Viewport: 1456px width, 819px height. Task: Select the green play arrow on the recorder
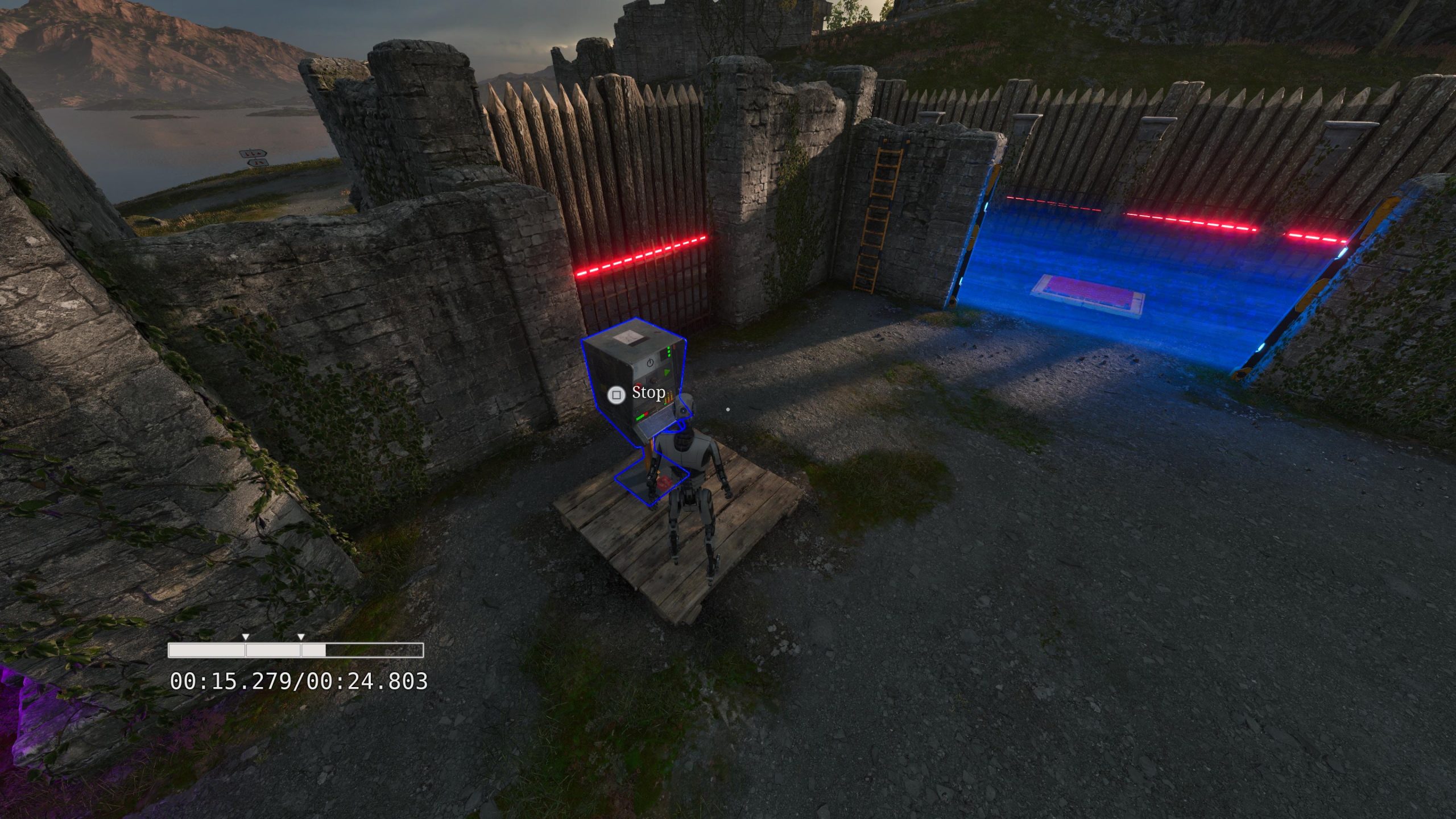click(x=667, y=371)
